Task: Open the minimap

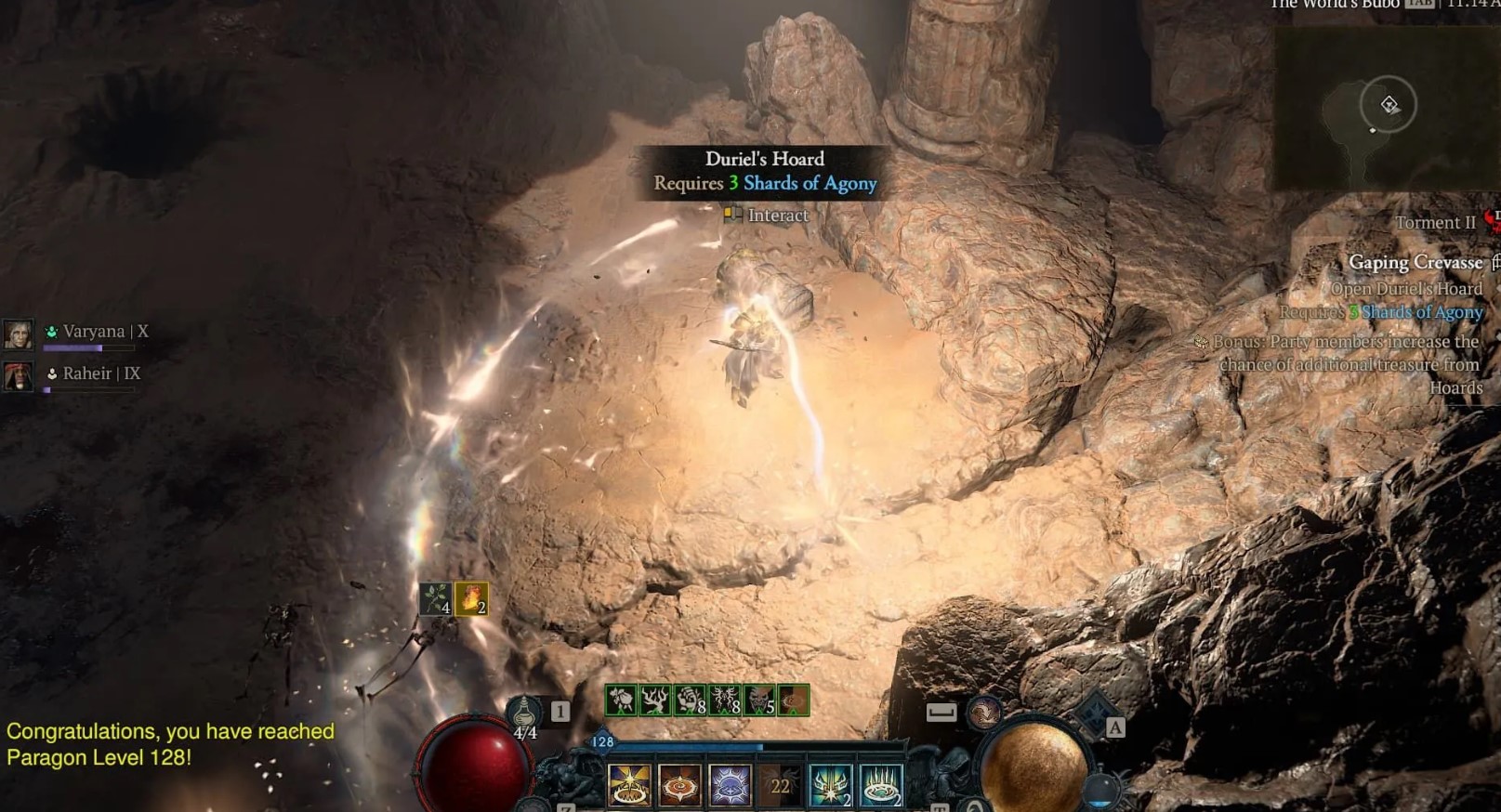Action: pyautogui.click(x=1385, y=107)
